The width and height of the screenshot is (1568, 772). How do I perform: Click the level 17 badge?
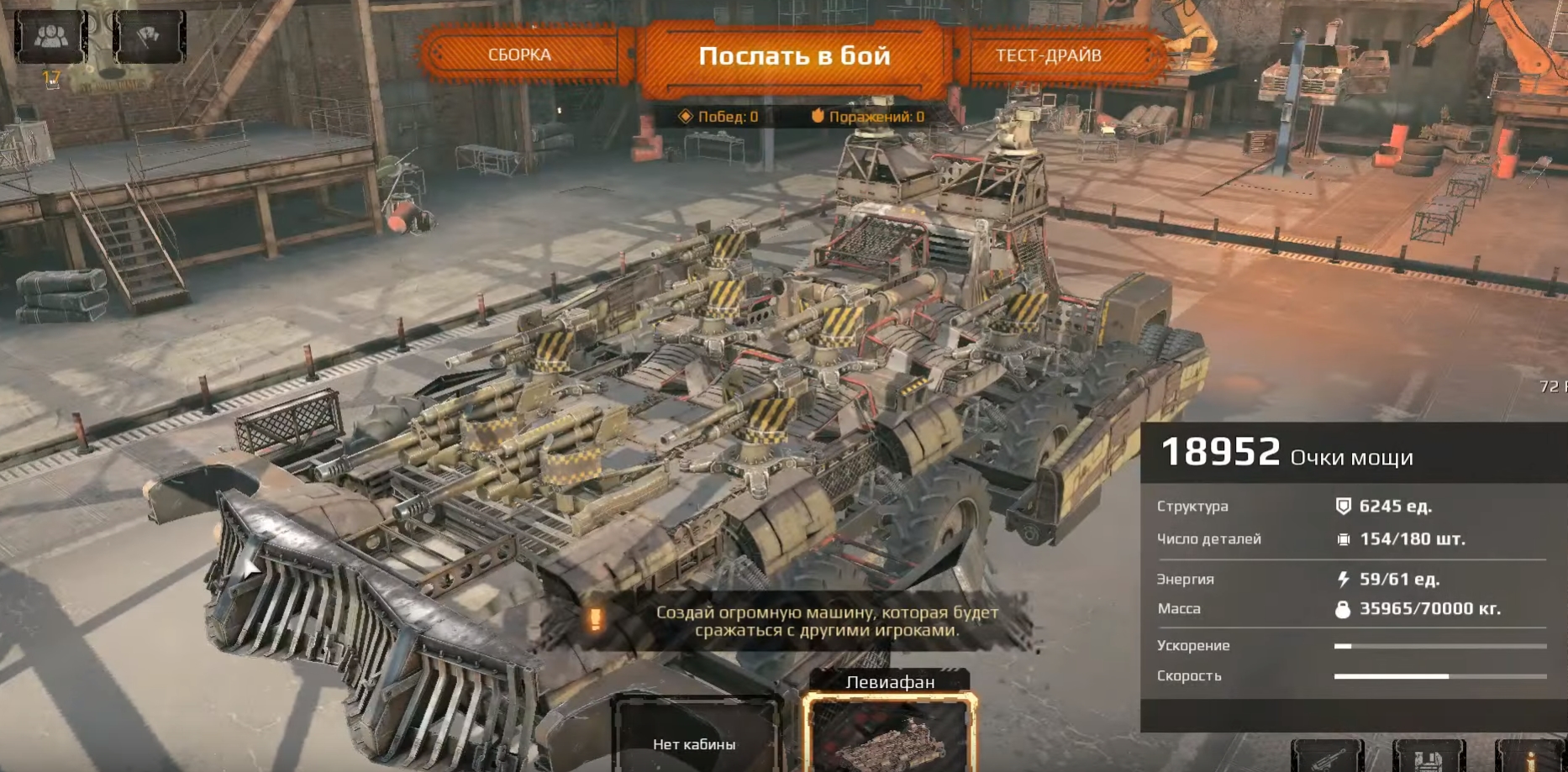click(50, 78)
